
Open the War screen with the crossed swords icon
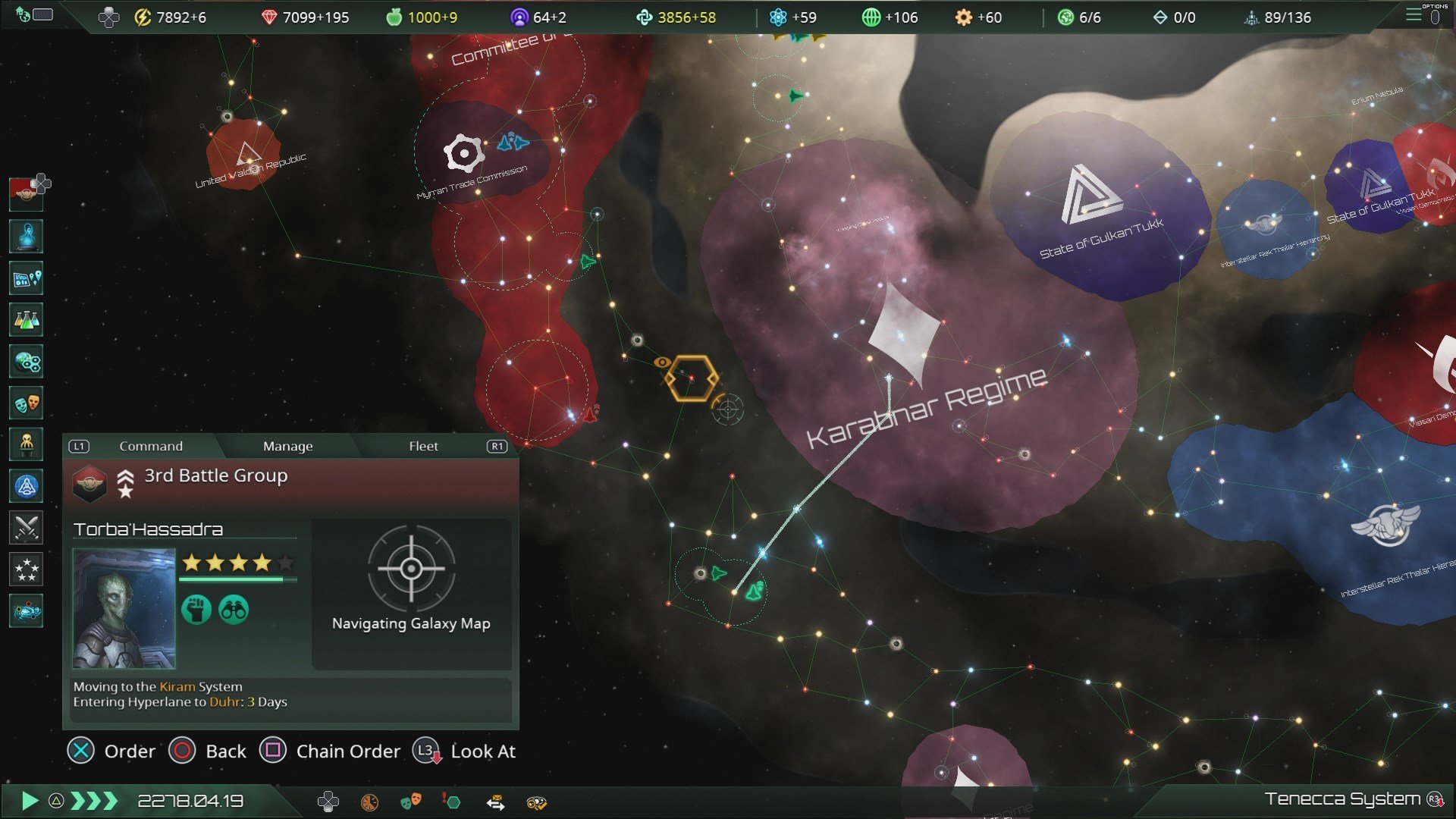click(26, 528)
